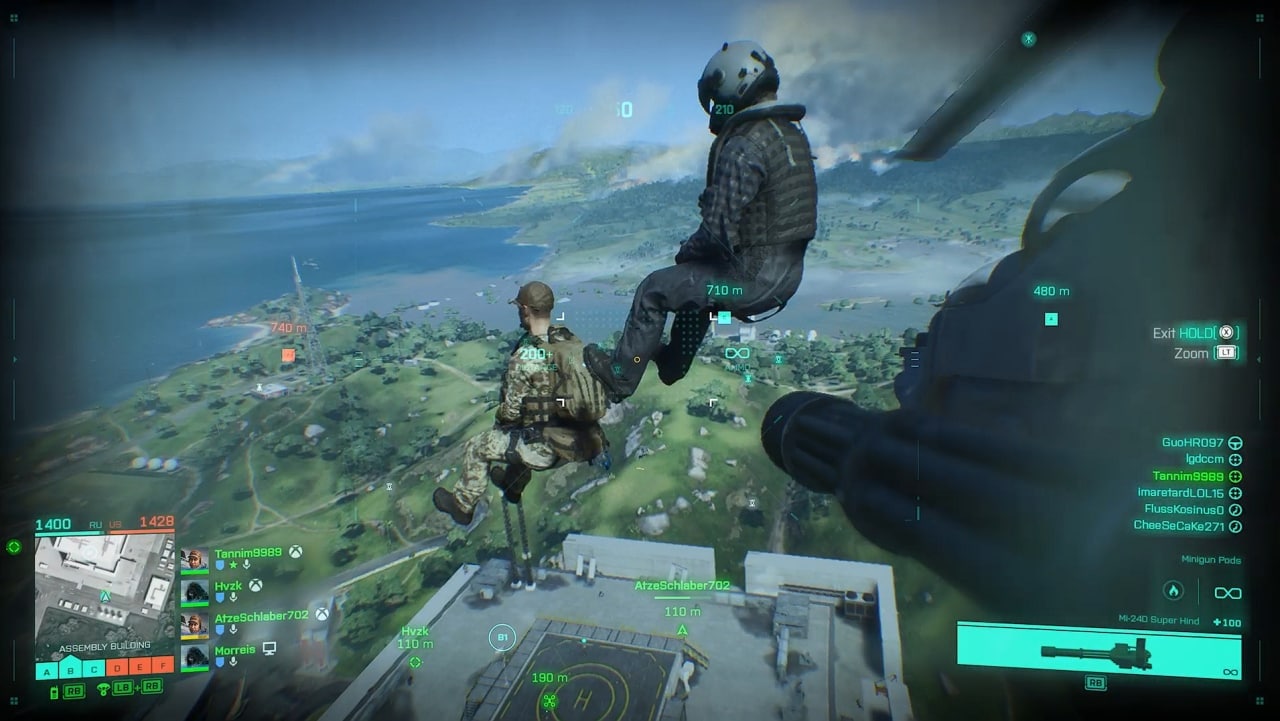Viewport: 1280px width, 721px height.
Task: Select imaretardLOL15 in the vehicle seat list
Action: click(x=1180, y=493)
